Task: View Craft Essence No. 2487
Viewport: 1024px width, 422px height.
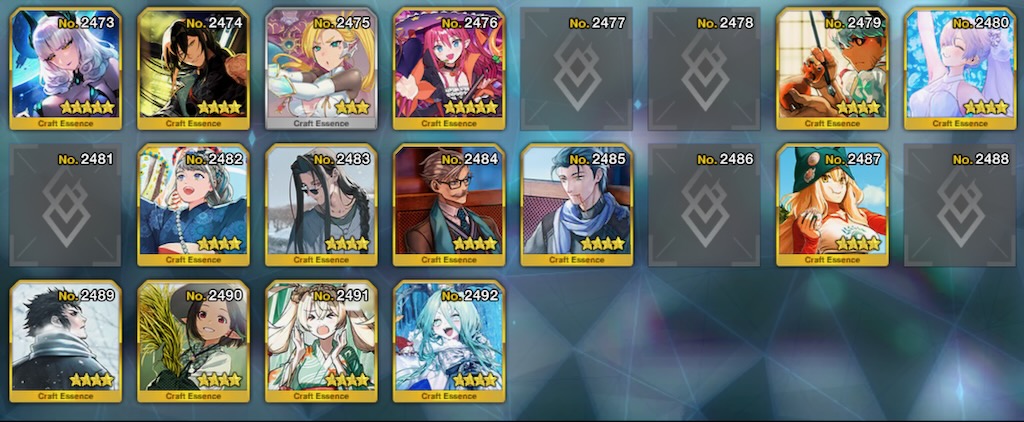Action: (x=833, y=205)
